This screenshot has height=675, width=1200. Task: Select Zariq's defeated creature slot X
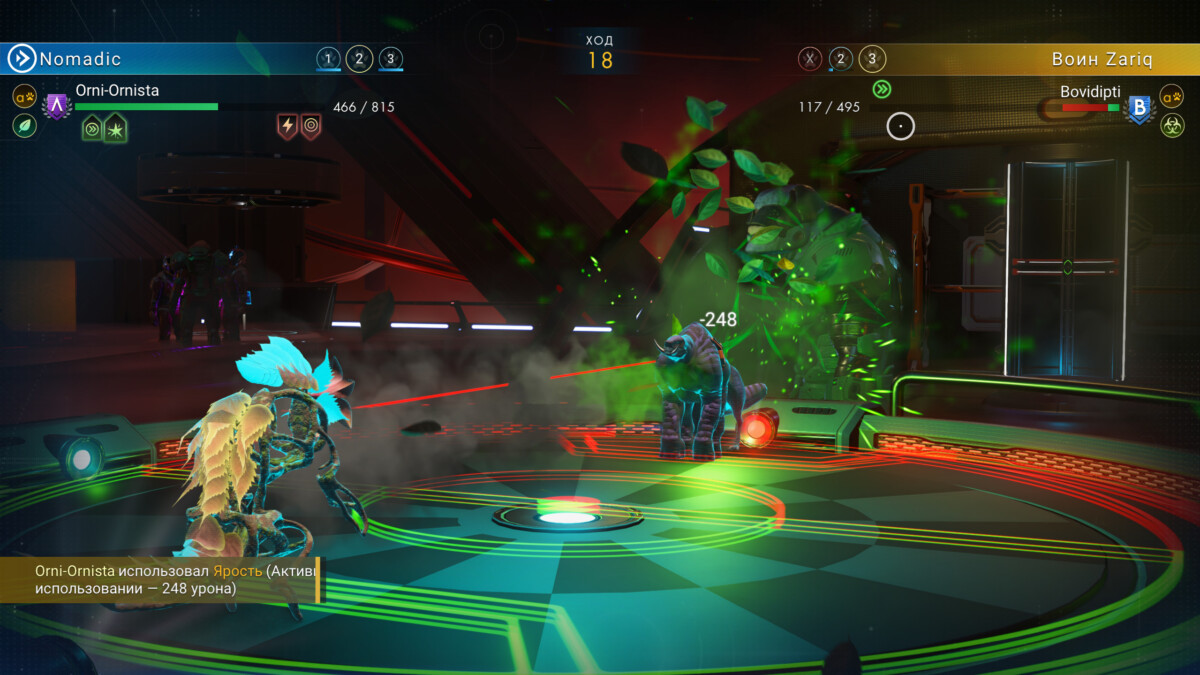coord(810,59)
